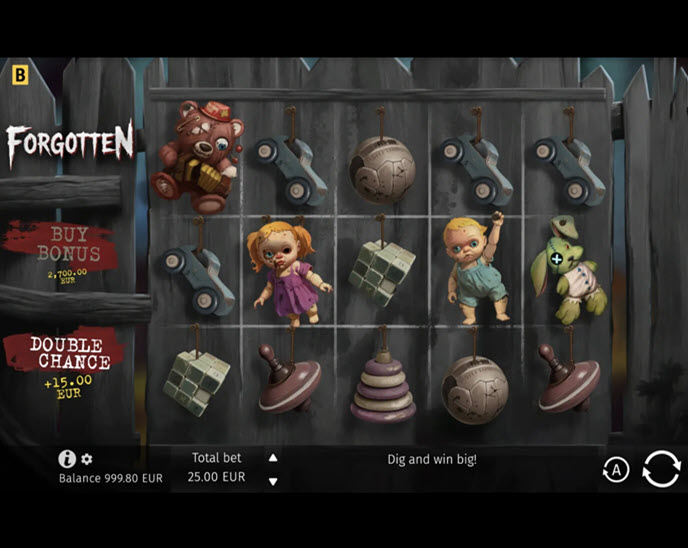Open settings via the gear icon

(x=87, y=459)
